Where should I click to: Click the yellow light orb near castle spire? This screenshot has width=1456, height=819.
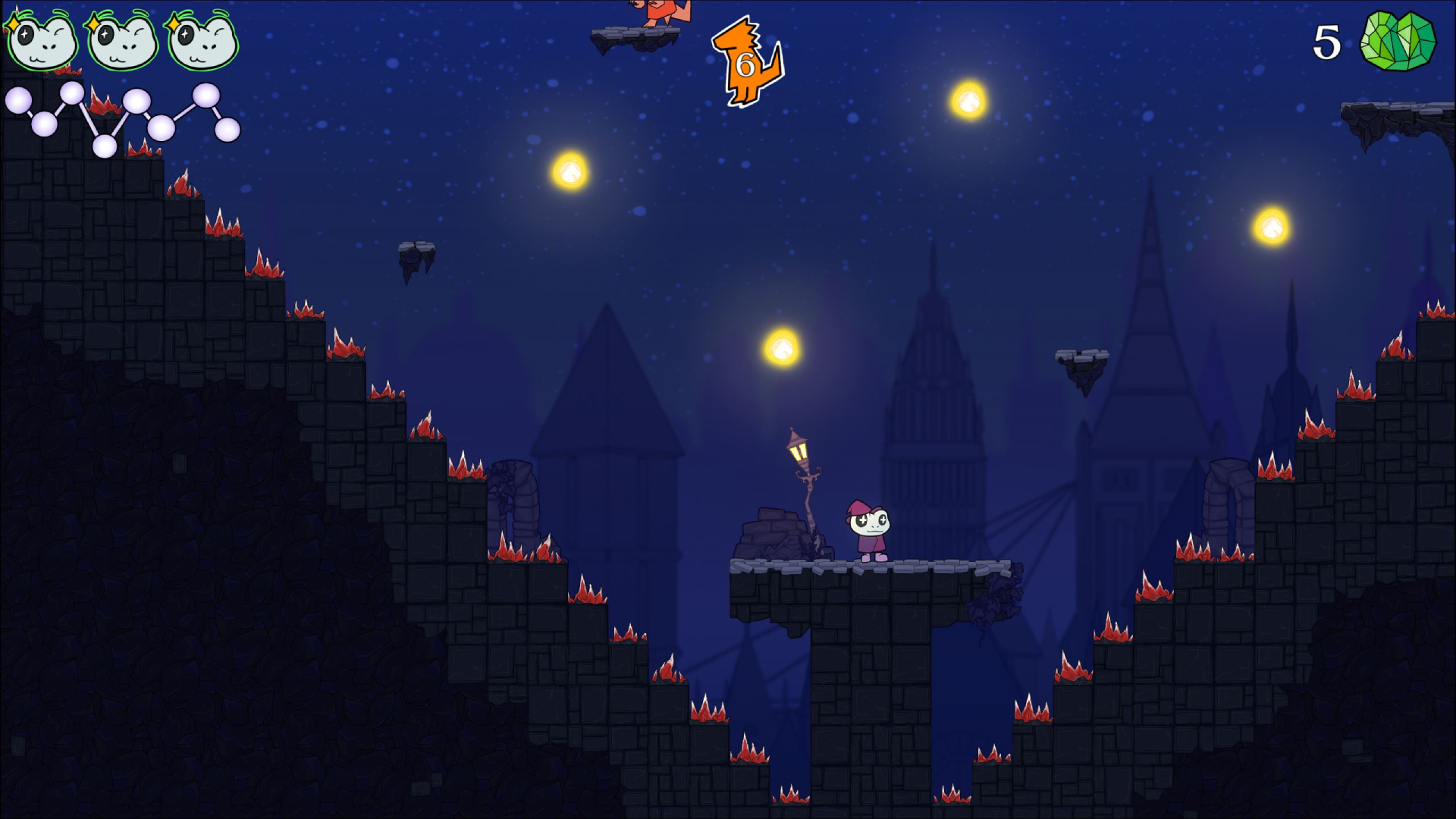[x=1273, y=225]
